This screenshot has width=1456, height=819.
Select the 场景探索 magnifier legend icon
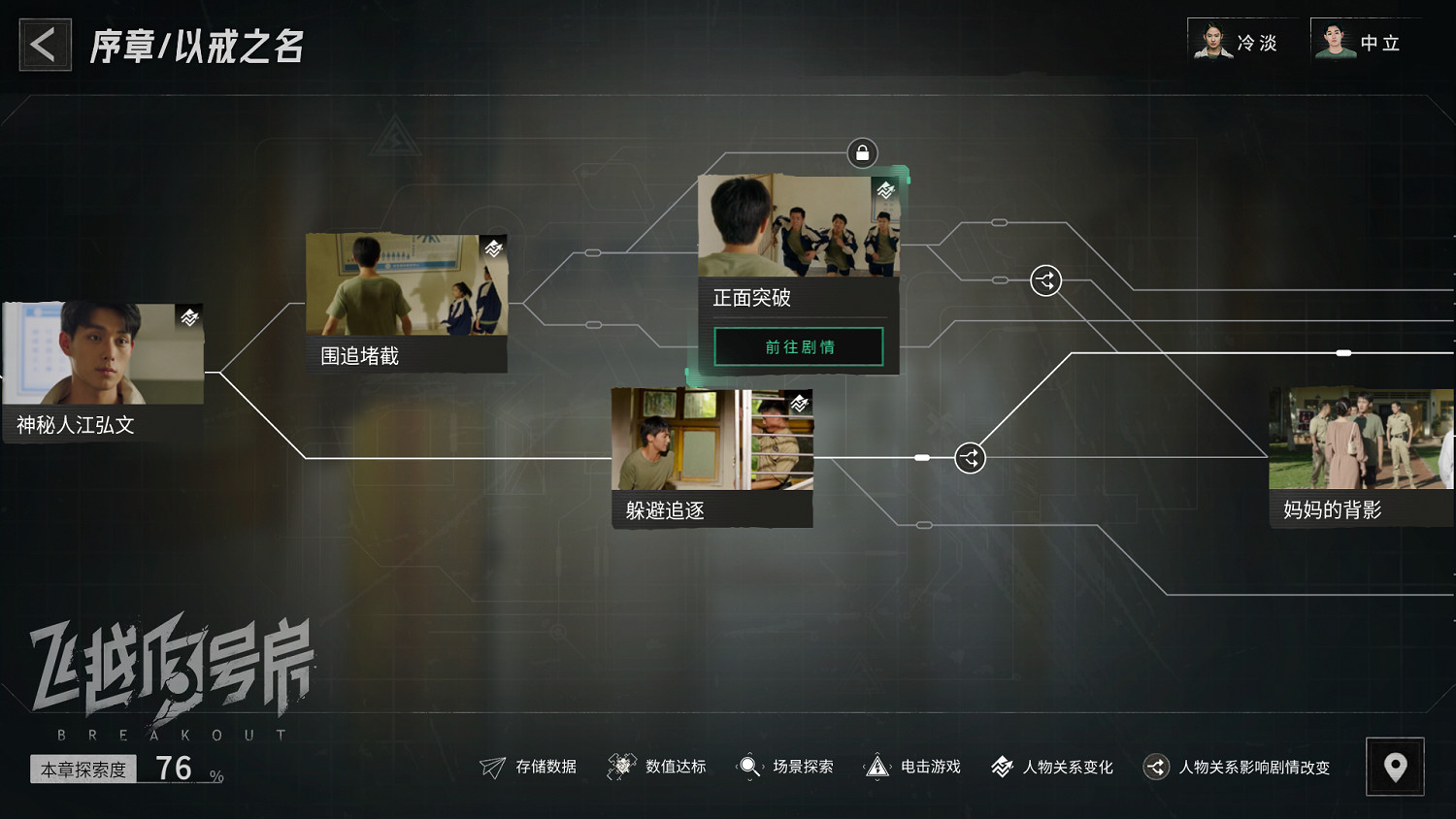pos(747,767)
